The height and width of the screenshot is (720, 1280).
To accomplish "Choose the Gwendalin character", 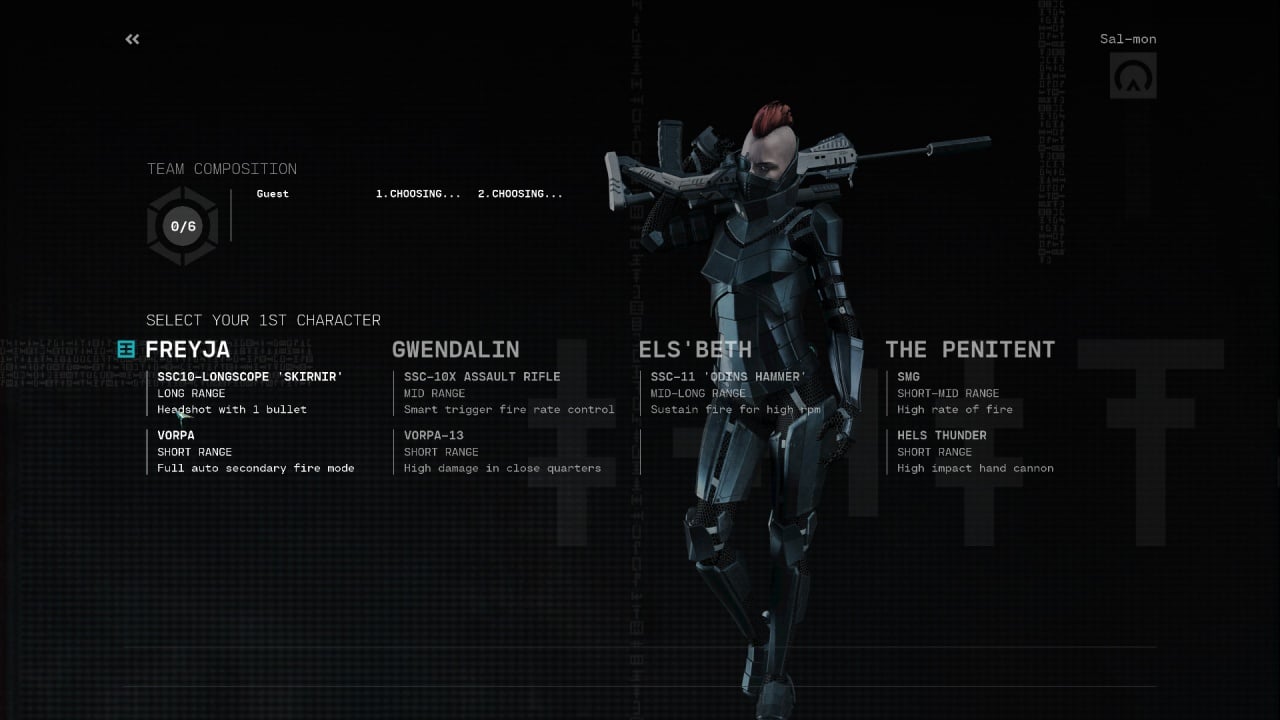I will (x=455, y=349).
